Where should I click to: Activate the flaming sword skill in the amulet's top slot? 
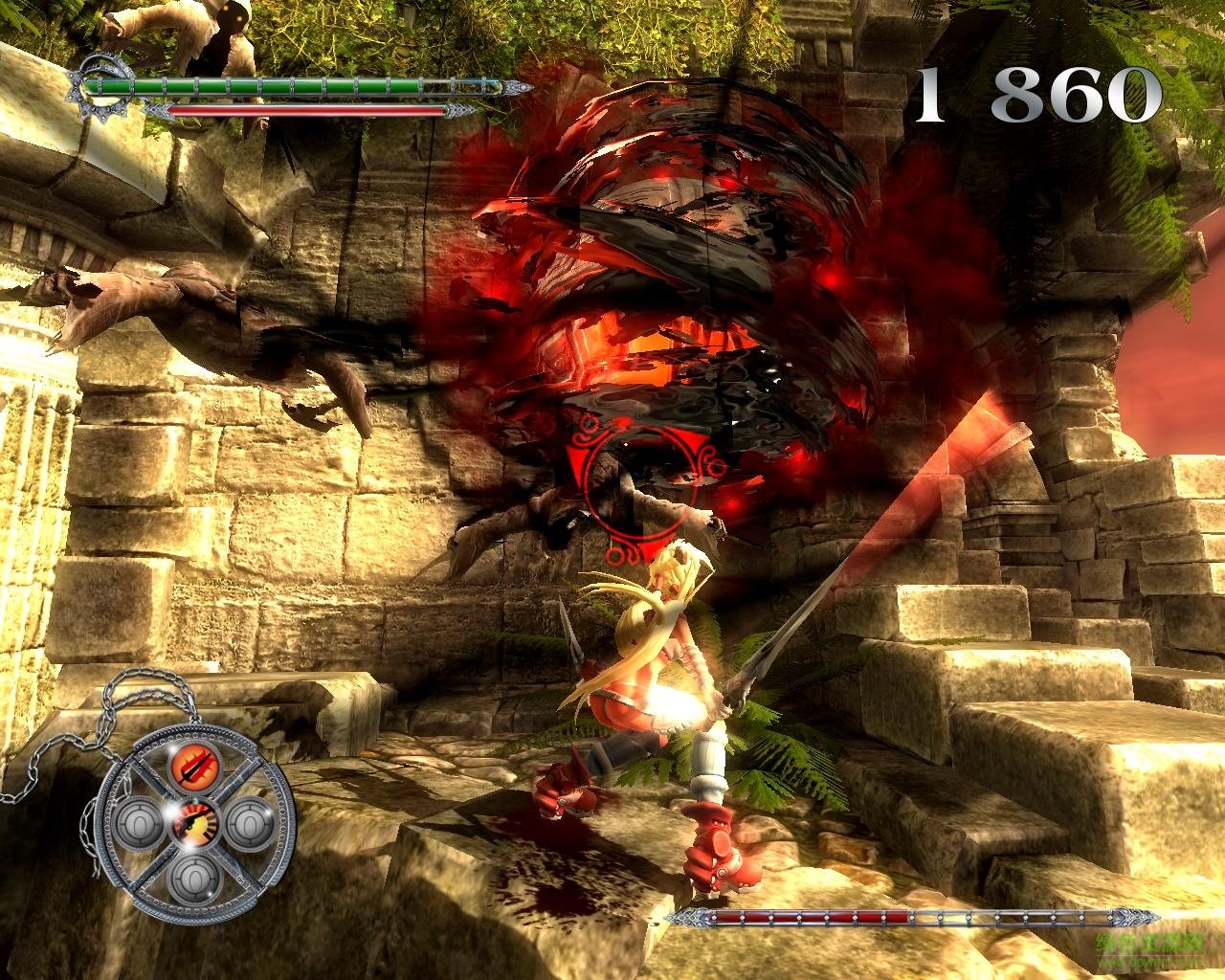pyautogui.click(x=196, y=766)
